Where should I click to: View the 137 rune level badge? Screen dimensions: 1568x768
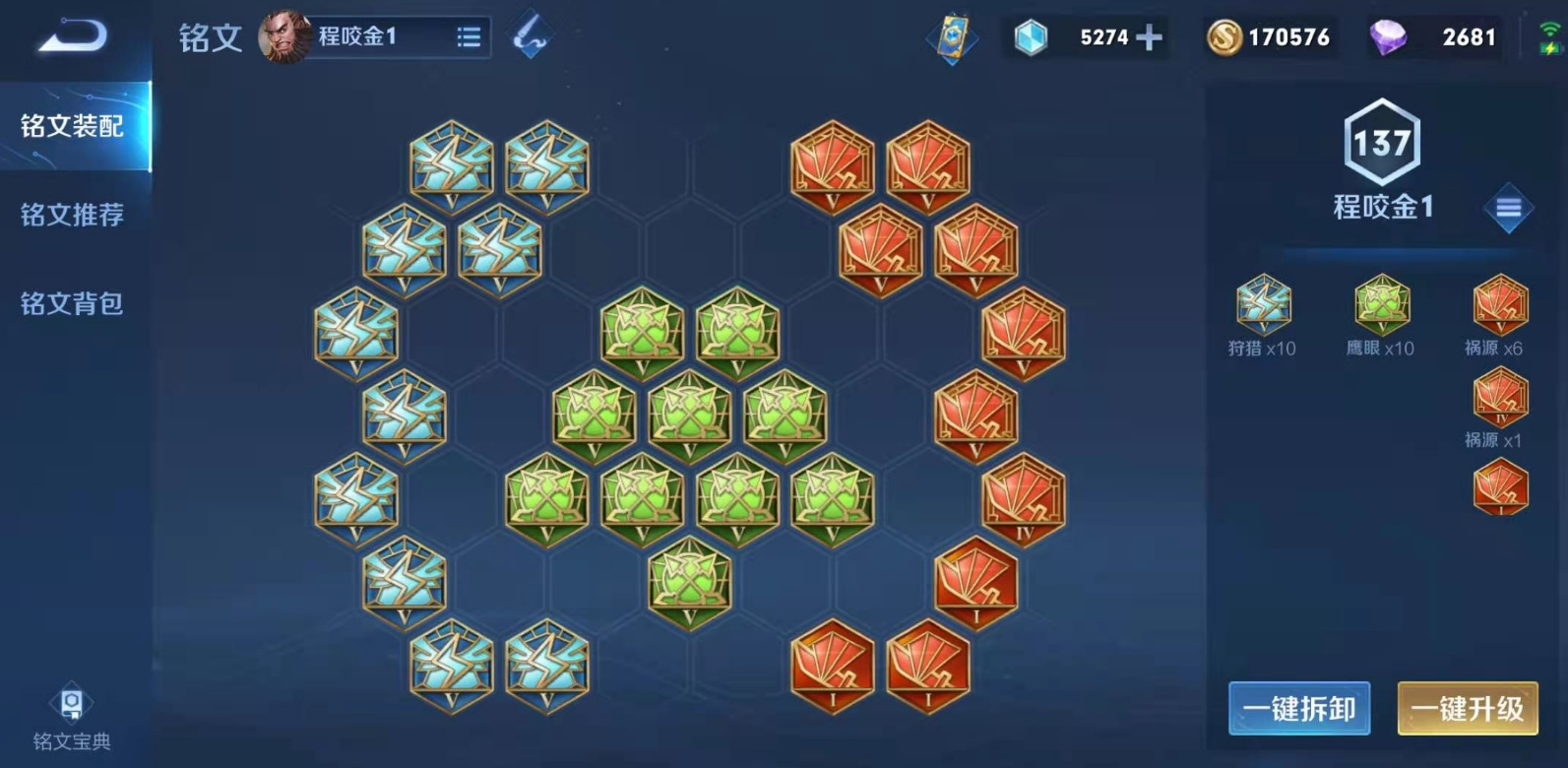(1382, 143)
